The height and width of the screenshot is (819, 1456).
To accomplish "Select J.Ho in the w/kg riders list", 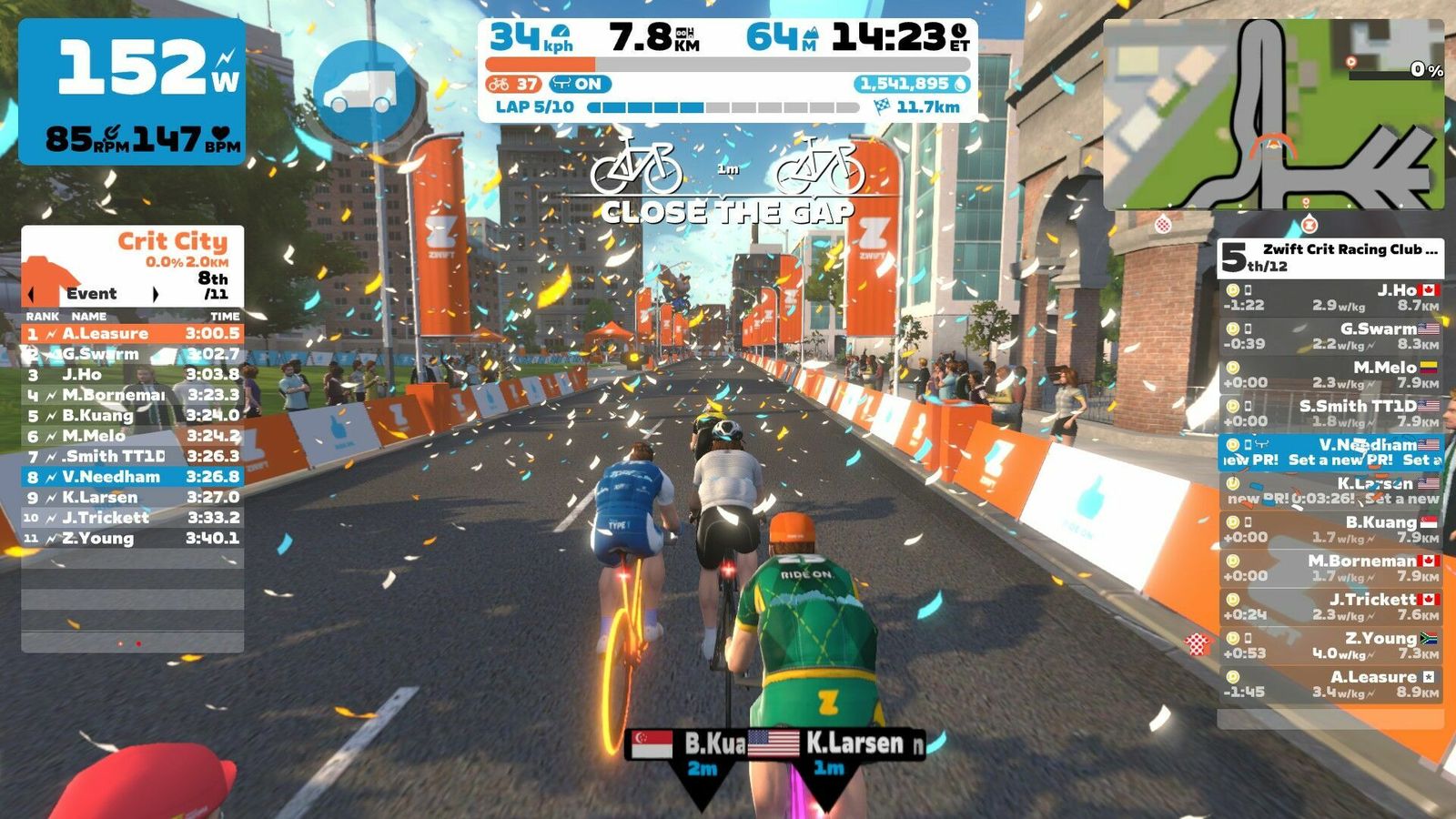I will point(1330,298).
